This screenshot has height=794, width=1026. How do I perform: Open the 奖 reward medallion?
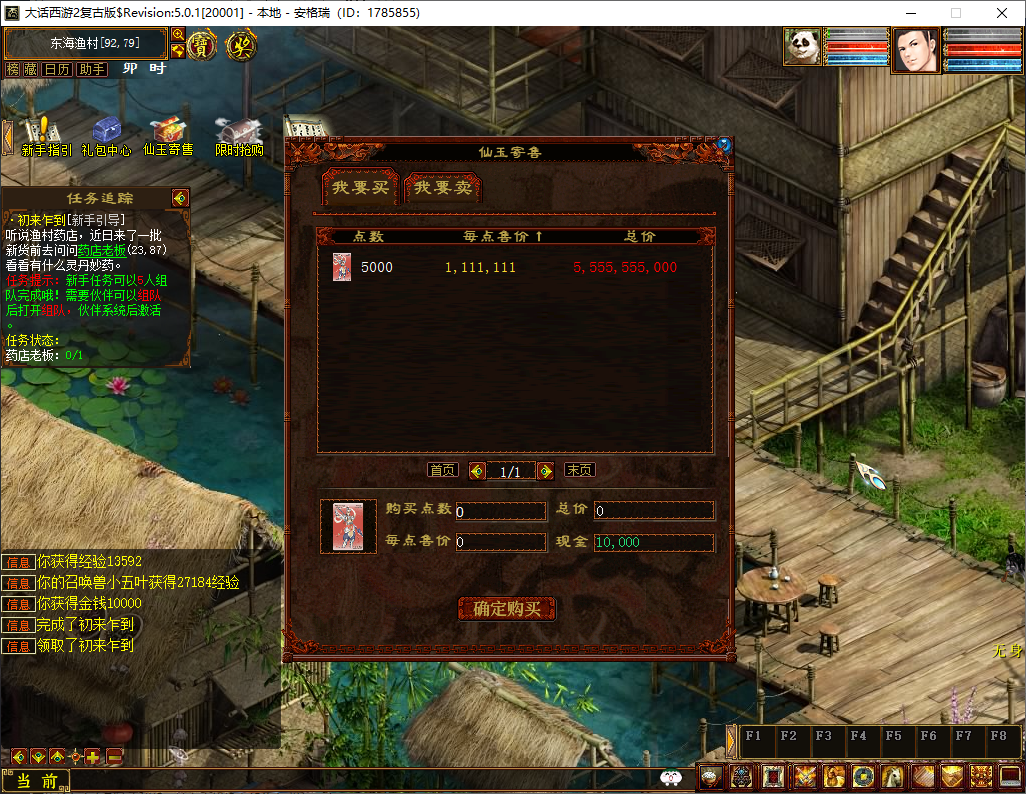(x=240, y=45)
